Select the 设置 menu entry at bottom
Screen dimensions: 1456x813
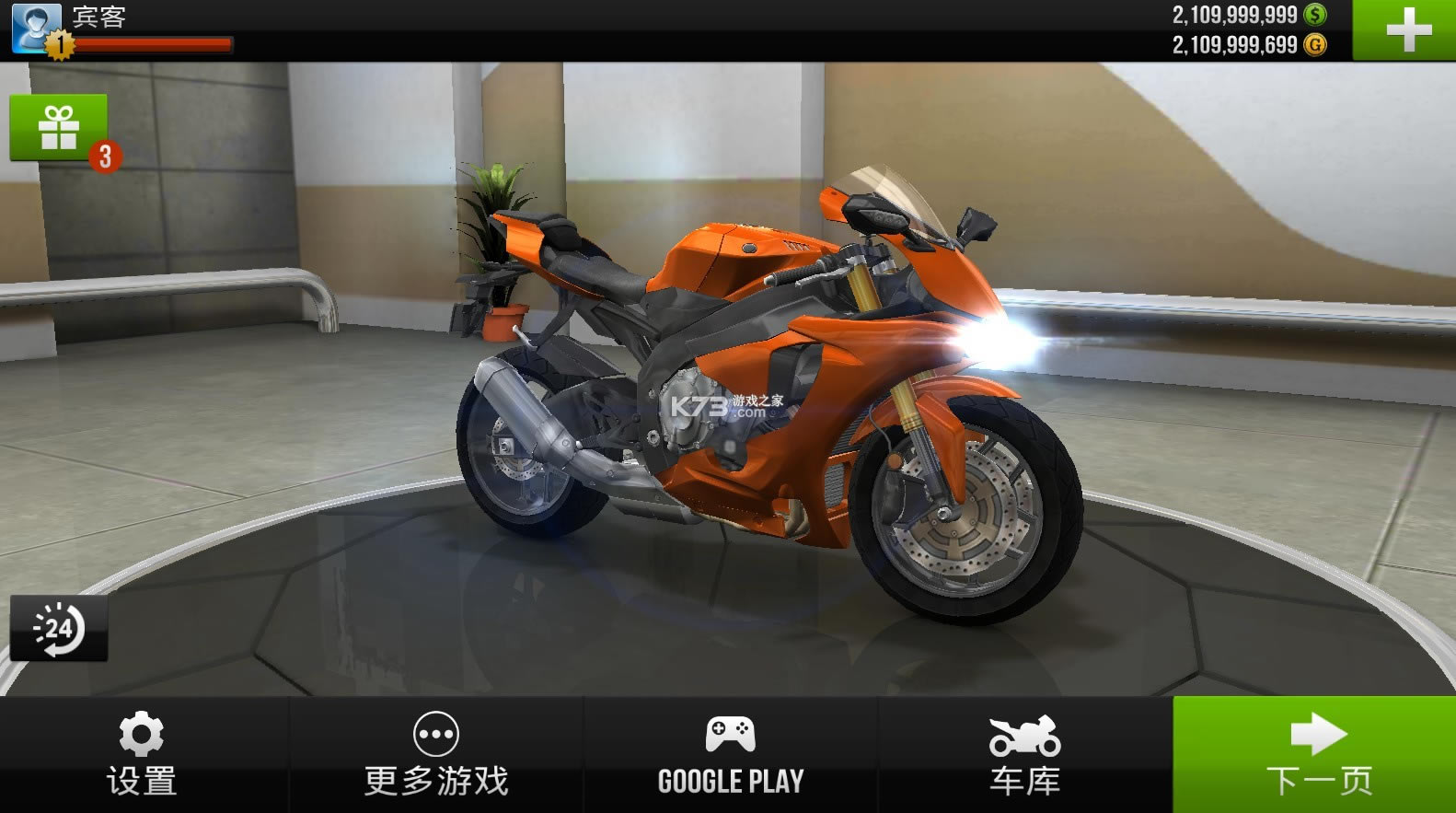tap(140, 781)
